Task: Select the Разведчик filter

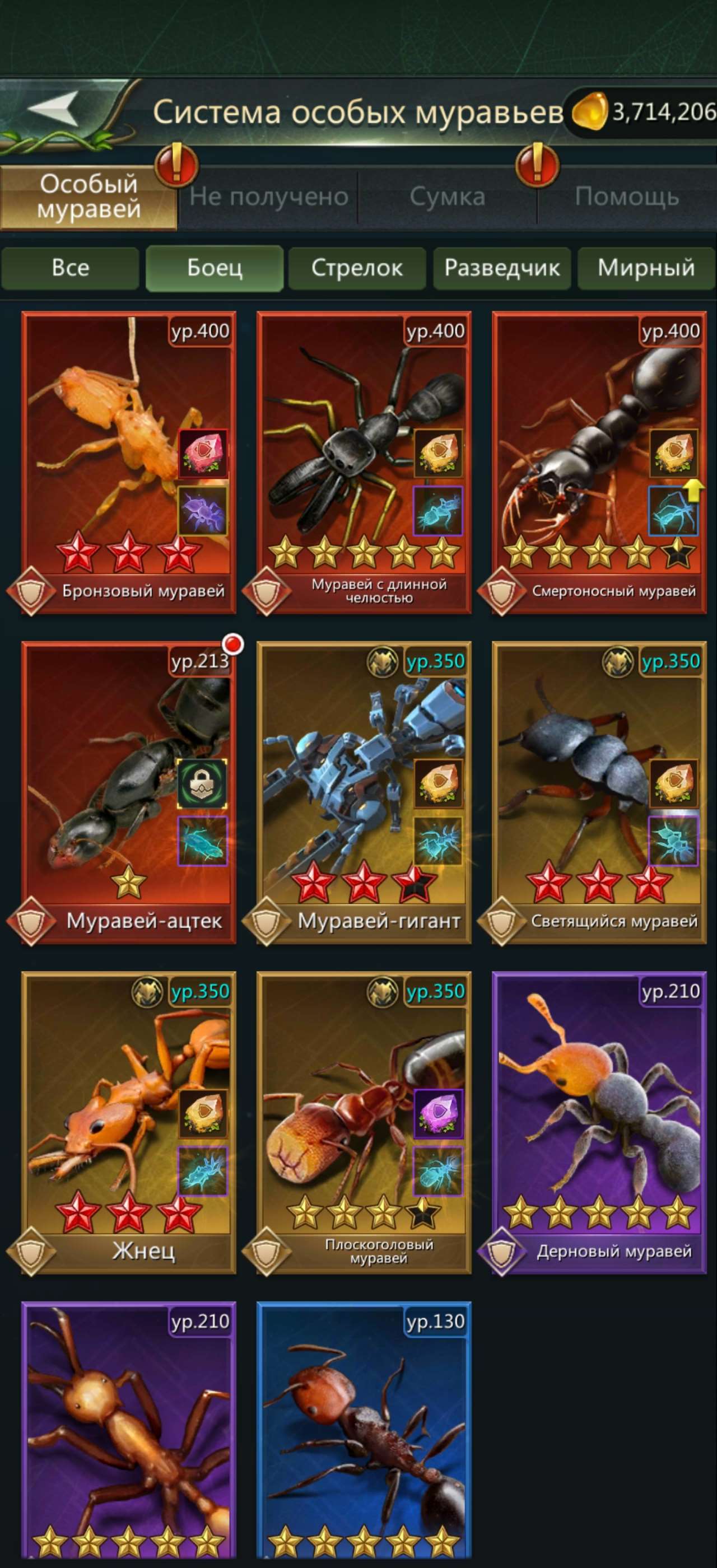Action: [503, 268]
